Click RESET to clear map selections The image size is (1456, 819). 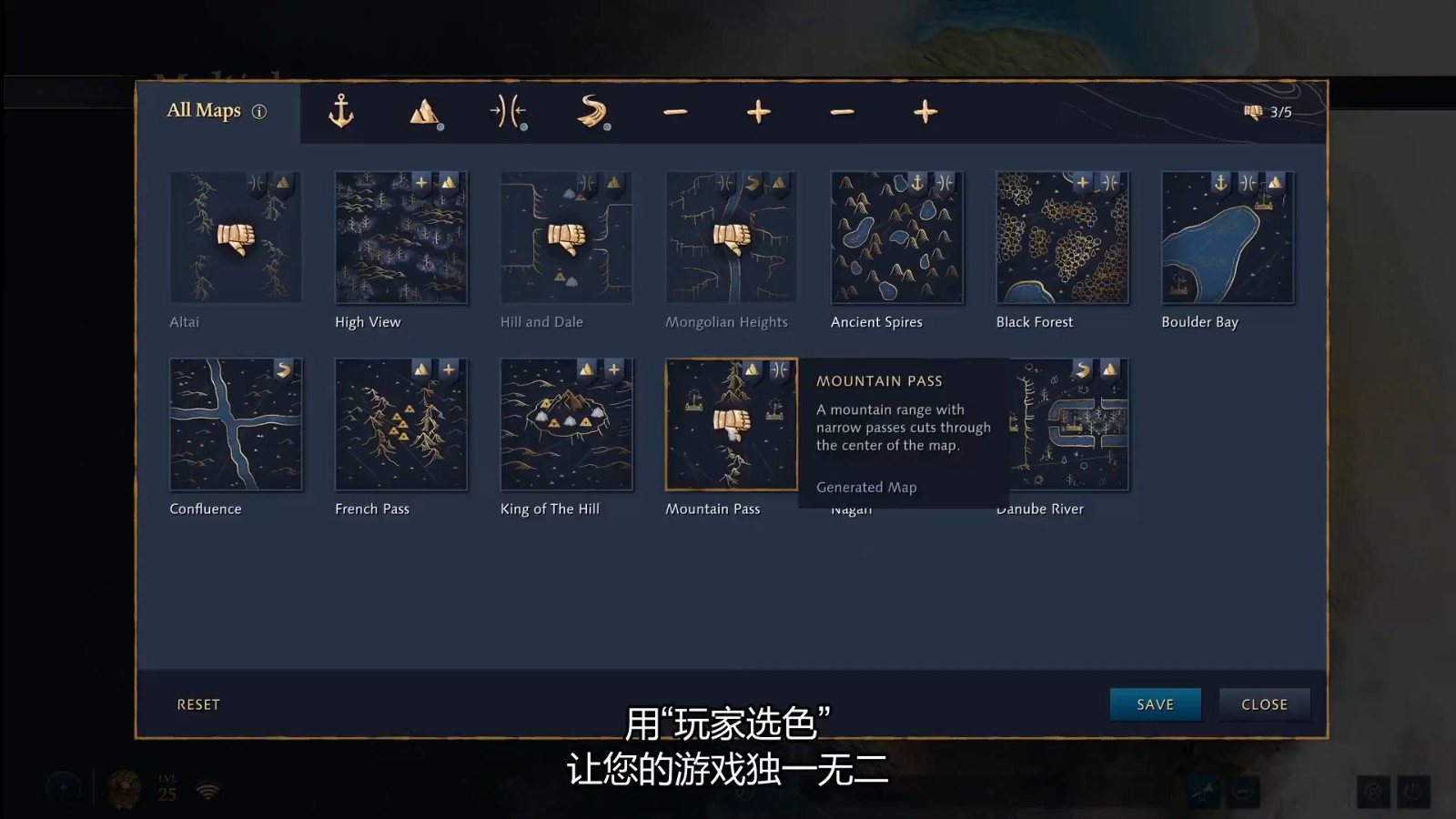click(197, 703)
